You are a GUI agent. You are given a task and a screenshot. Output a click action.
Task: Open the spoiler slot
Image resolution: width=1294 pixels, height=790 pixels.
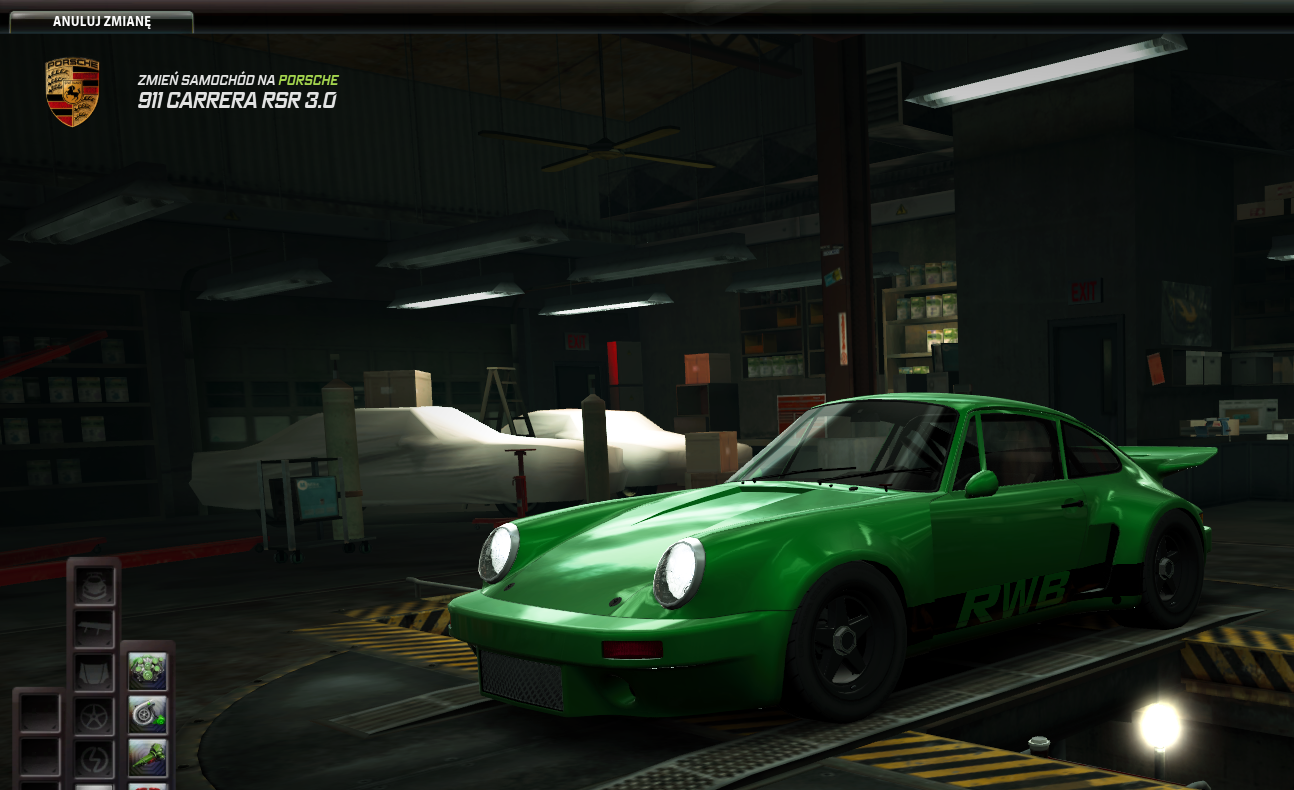click(94, 630)
